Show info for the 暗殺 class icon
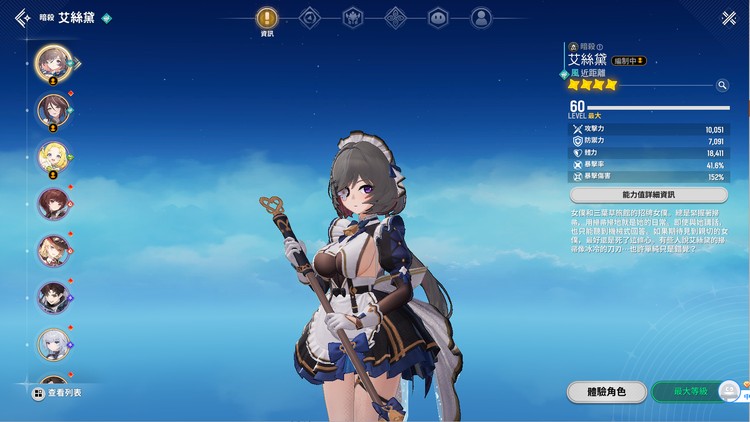 (573, 46)
